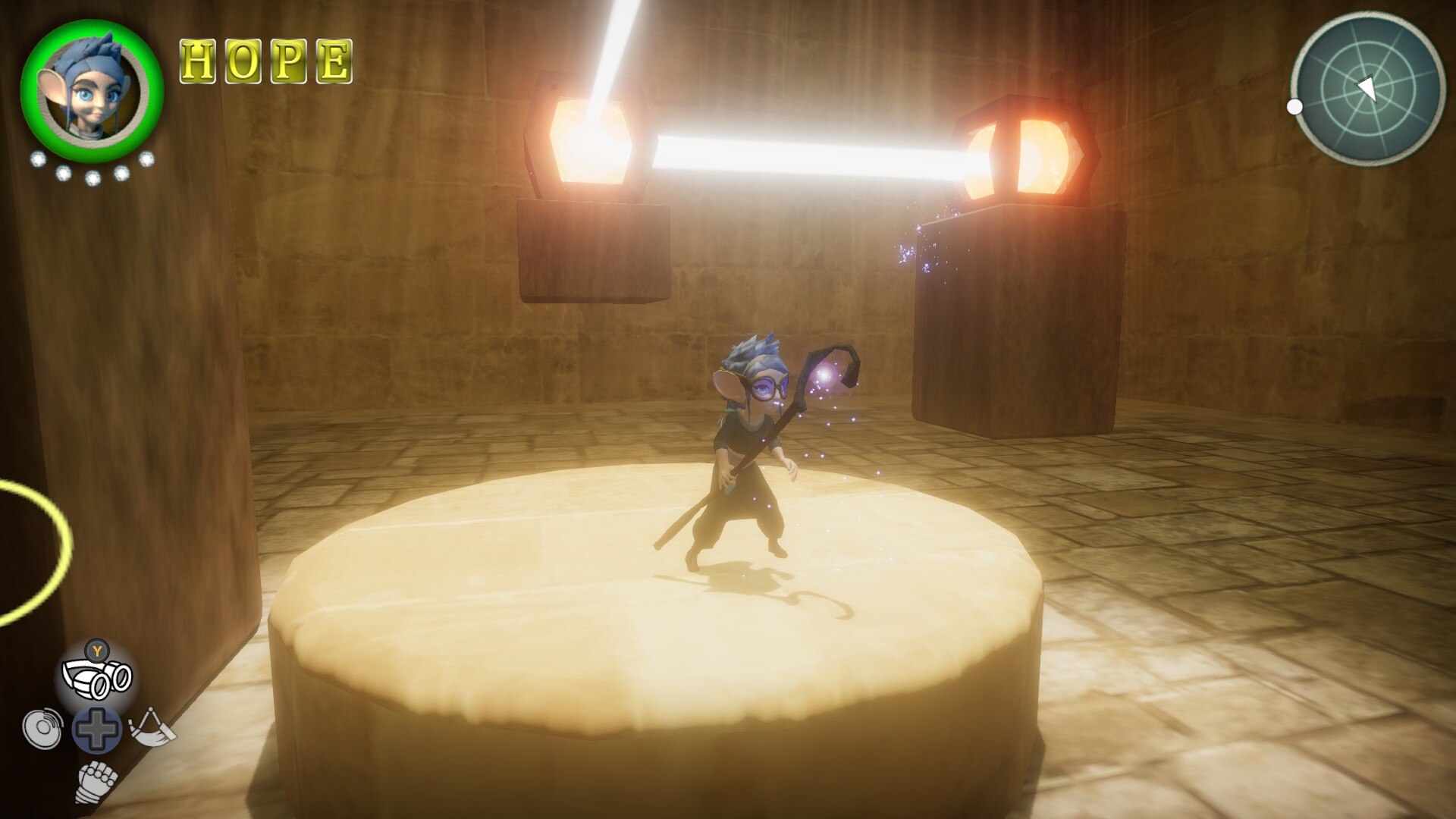This screenshot has width=1456, height=819.
Task: Equip the horn item
Action: pos(152,728)
